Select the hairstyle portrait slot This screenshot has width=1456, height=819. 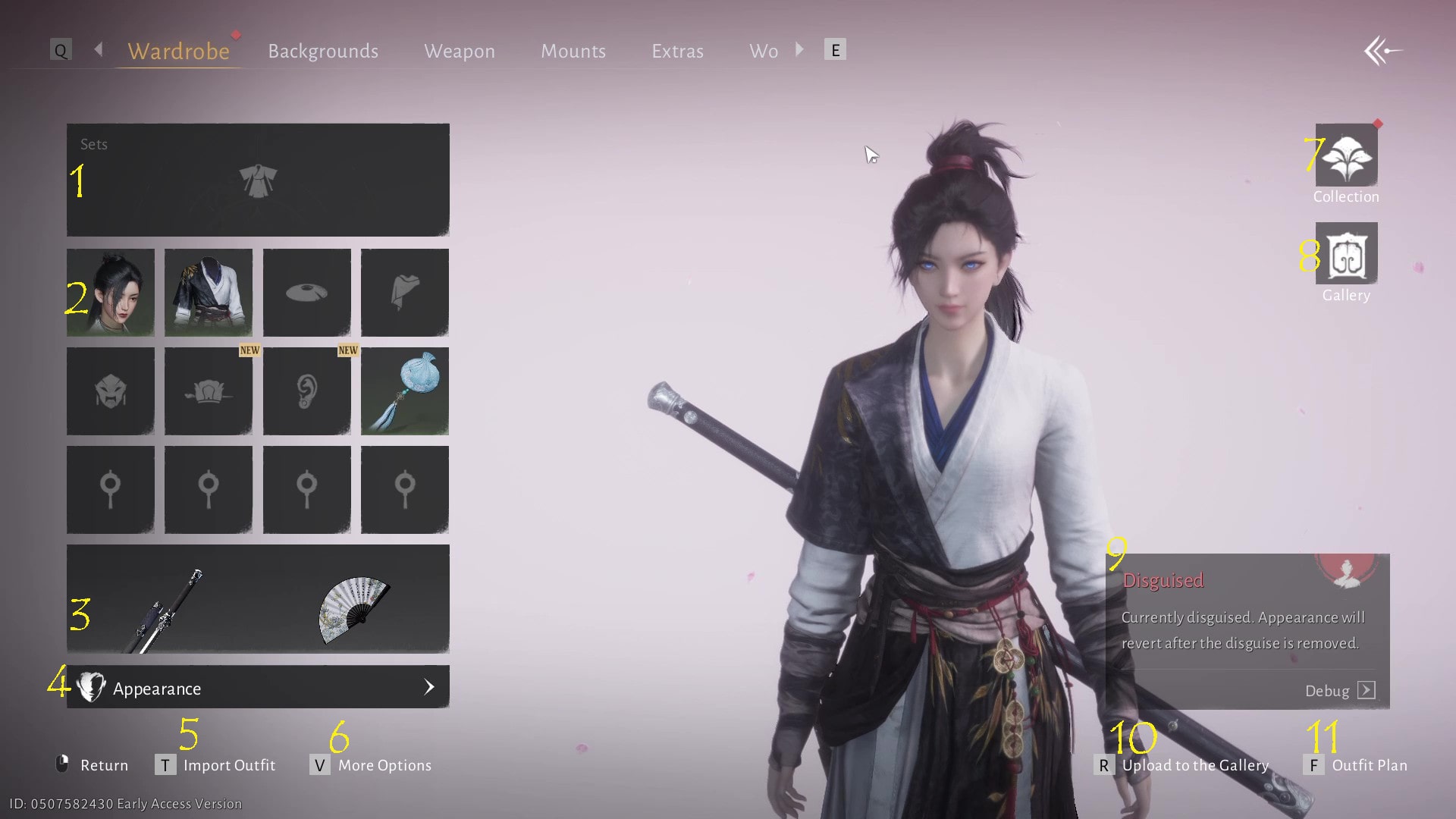[x=111, y=293]
